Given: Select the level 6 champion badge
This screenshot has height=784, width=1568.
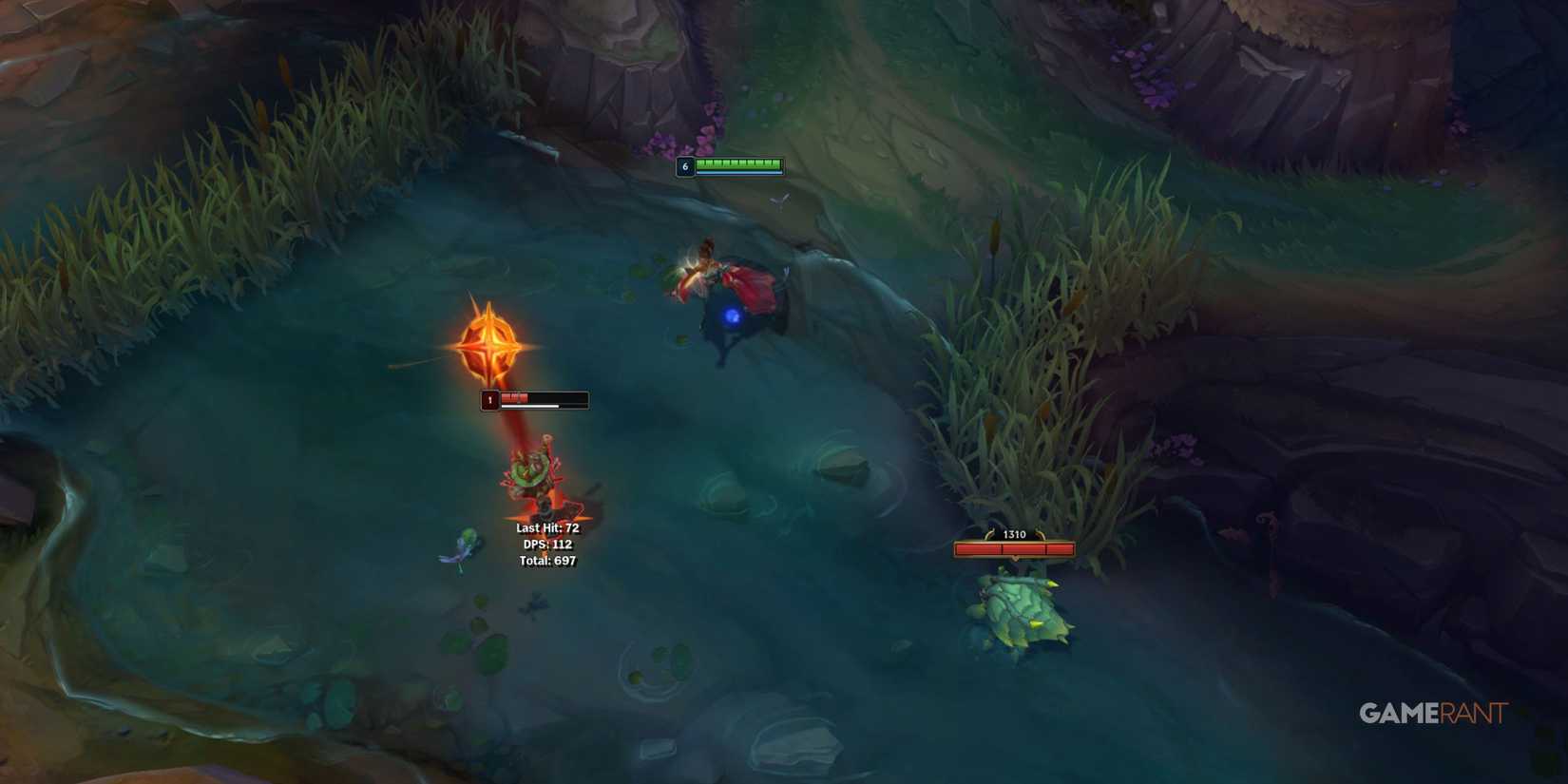Looking at the screenshot, I should tap(685, 164).
